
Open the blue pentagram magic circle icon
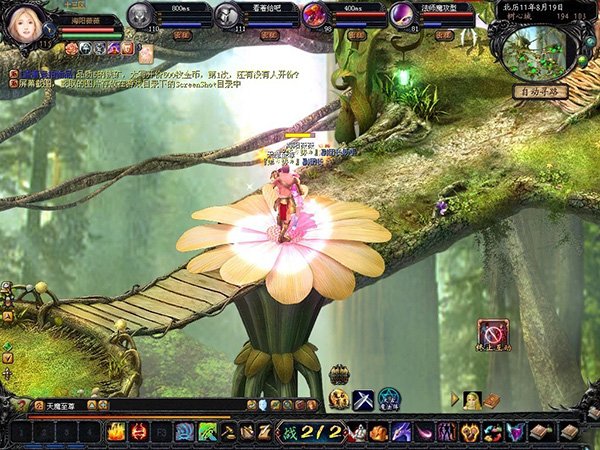(x=389, y=399)
